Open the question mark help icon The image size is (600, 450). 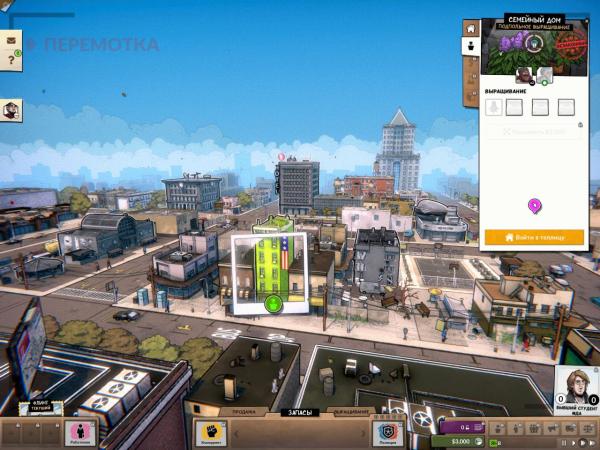12,61
